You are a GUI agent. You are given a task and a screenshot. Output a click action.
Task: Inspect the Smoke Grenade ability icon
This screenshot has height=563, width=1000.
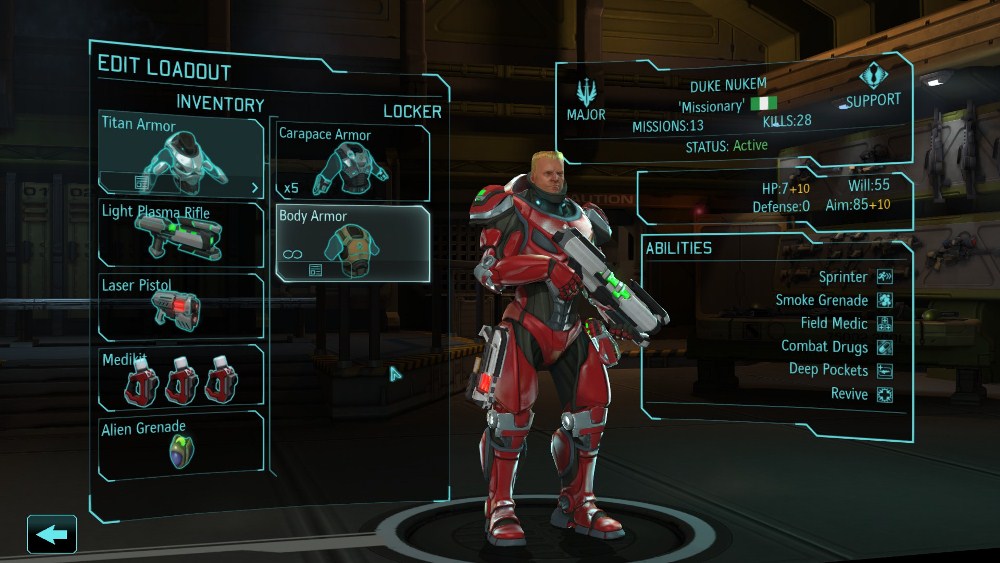[x=885, y=300]
